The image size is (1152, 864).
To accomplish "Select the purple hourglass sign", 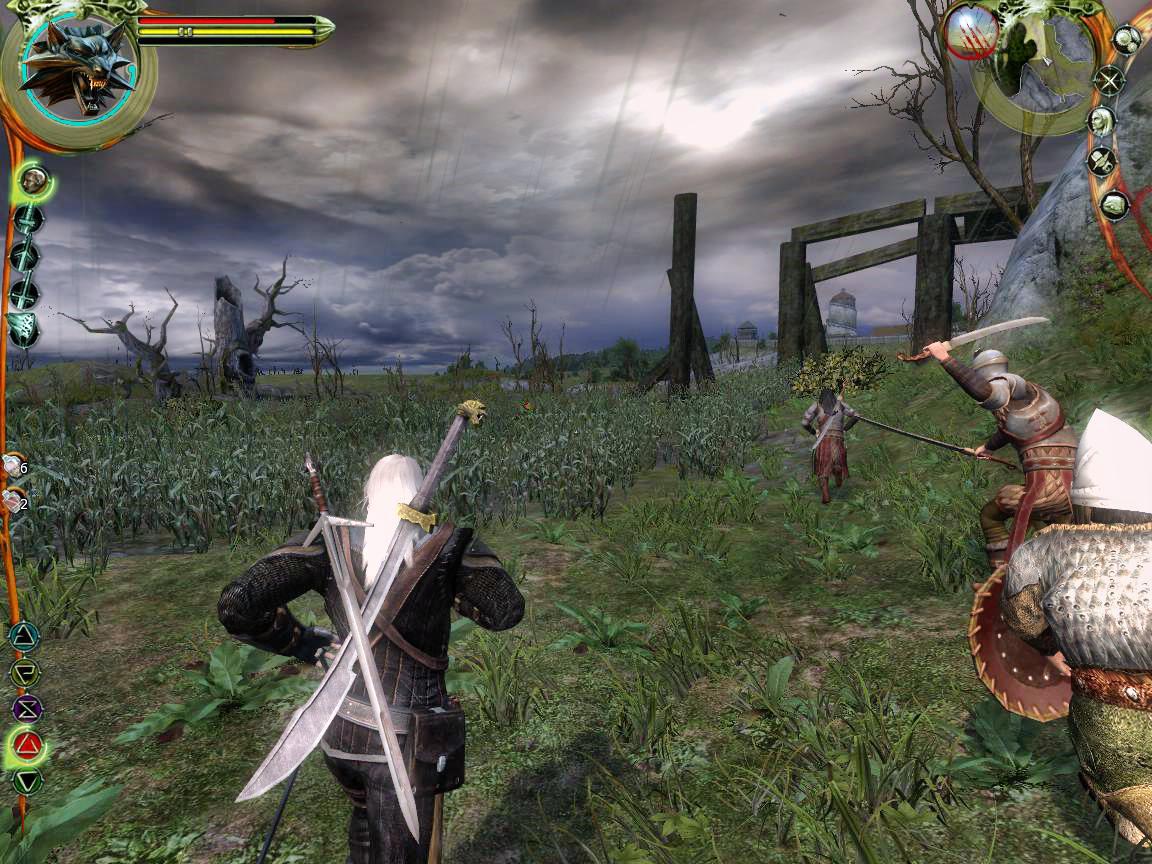I will pos(27,709).
